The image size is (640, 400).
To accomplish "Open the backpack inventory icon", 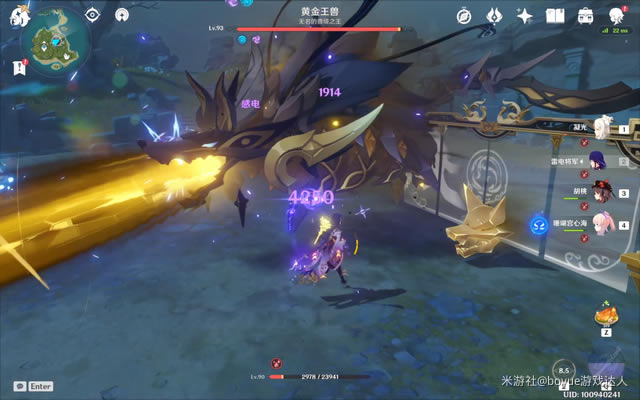I will [x=586, y=15].
